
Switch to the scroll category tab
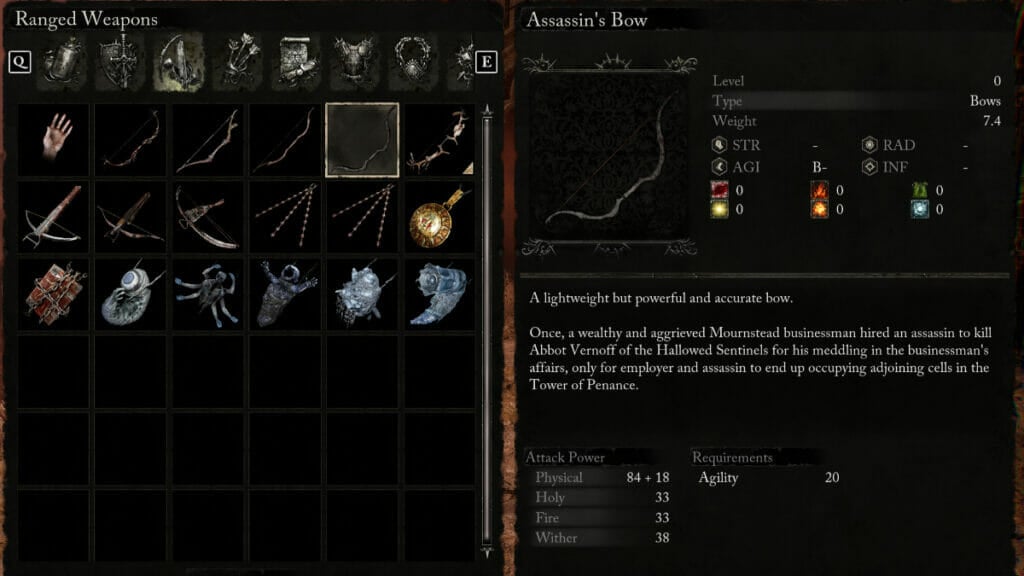point(295,61)
